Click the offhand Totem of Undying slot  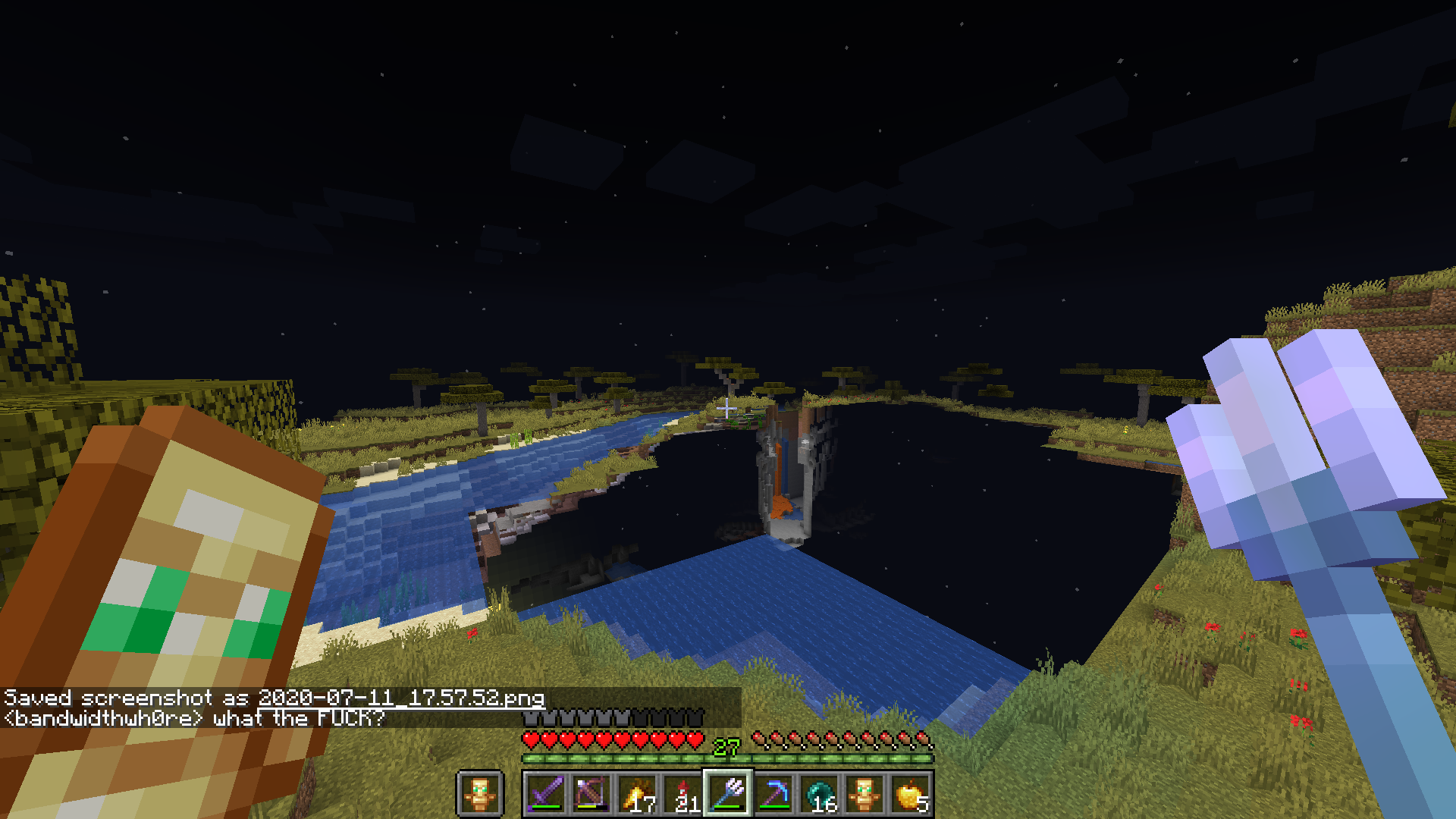479,792
